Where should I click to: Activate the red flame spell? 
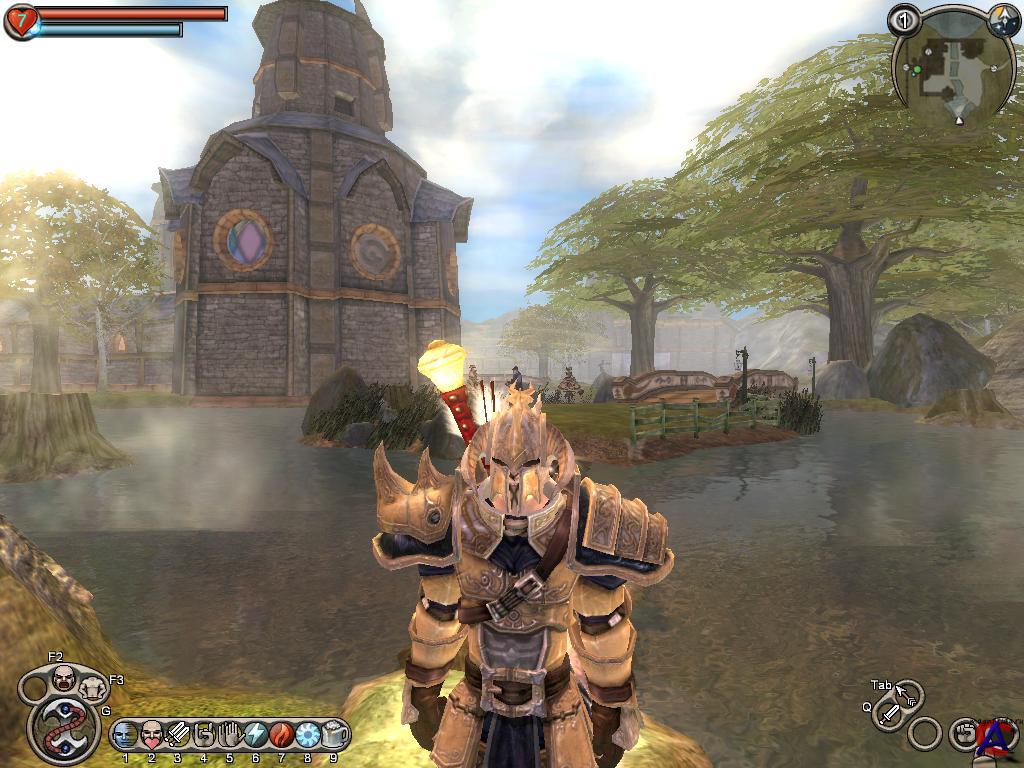pyautogui.click(x=281, y=735)
